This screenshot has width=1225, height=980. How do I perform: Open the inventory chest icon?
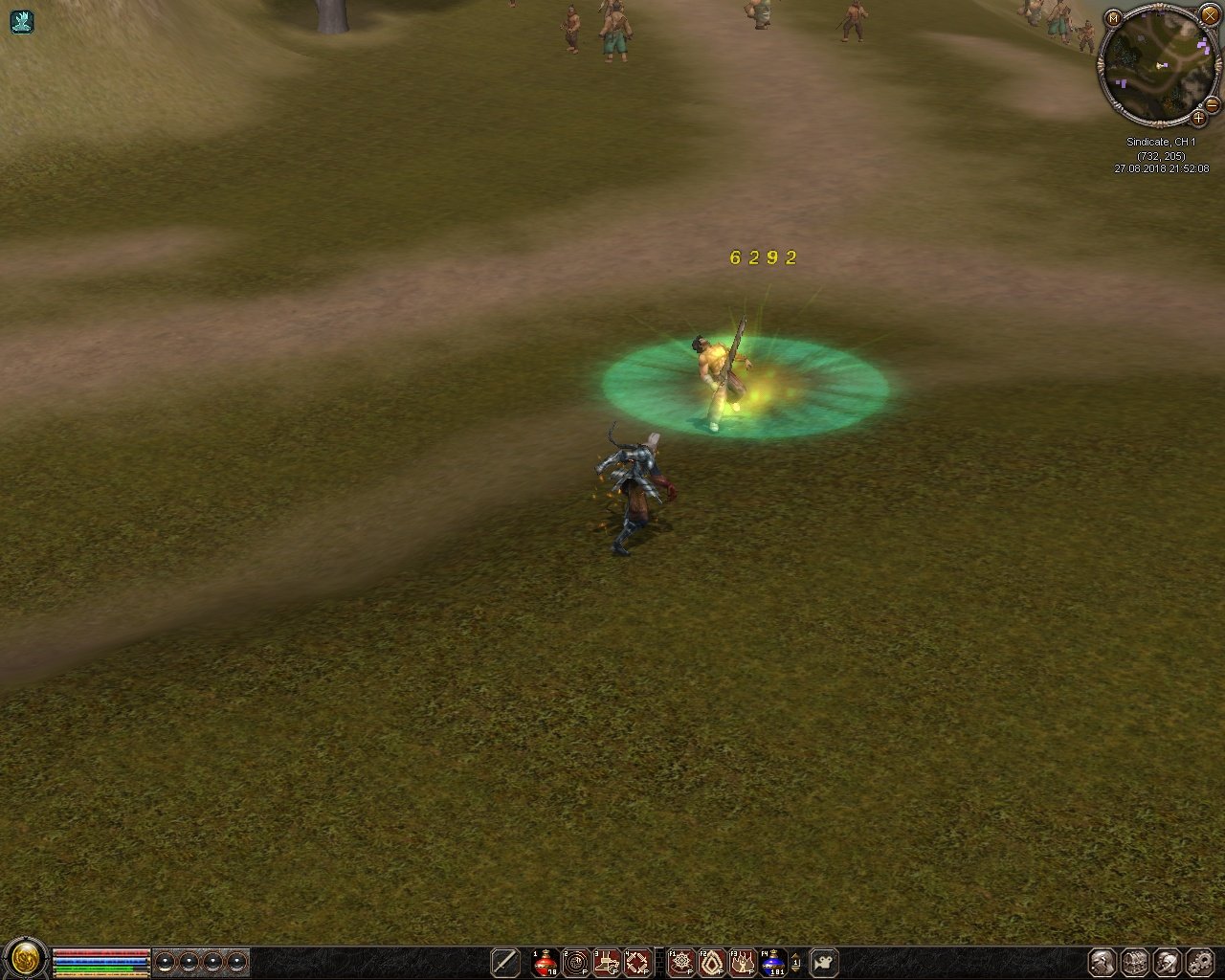point(1135,962)
